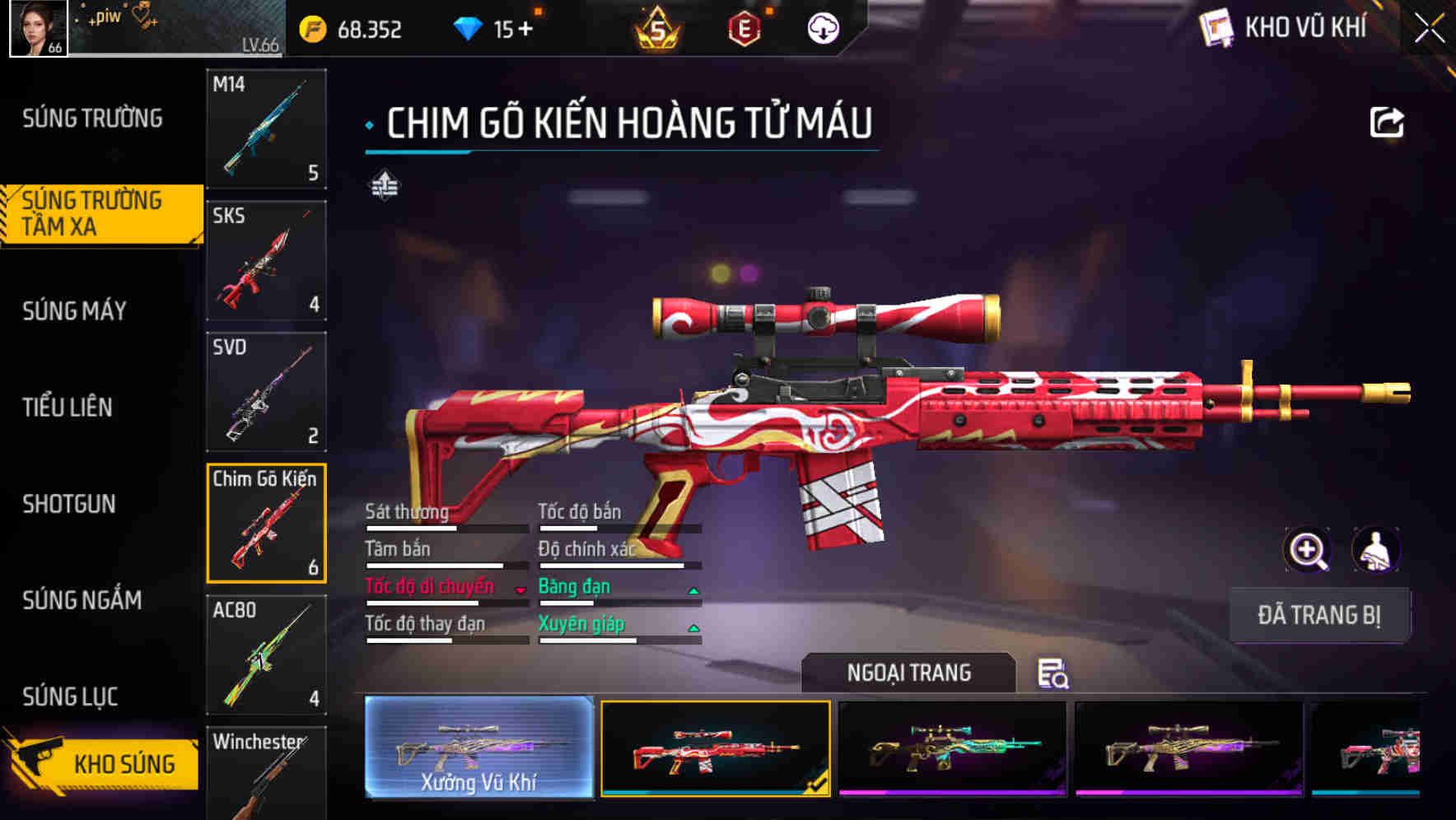Click the share arrow icon in top right
The height and width of the screenshot is (820, 1456).
pos(1388,121)
